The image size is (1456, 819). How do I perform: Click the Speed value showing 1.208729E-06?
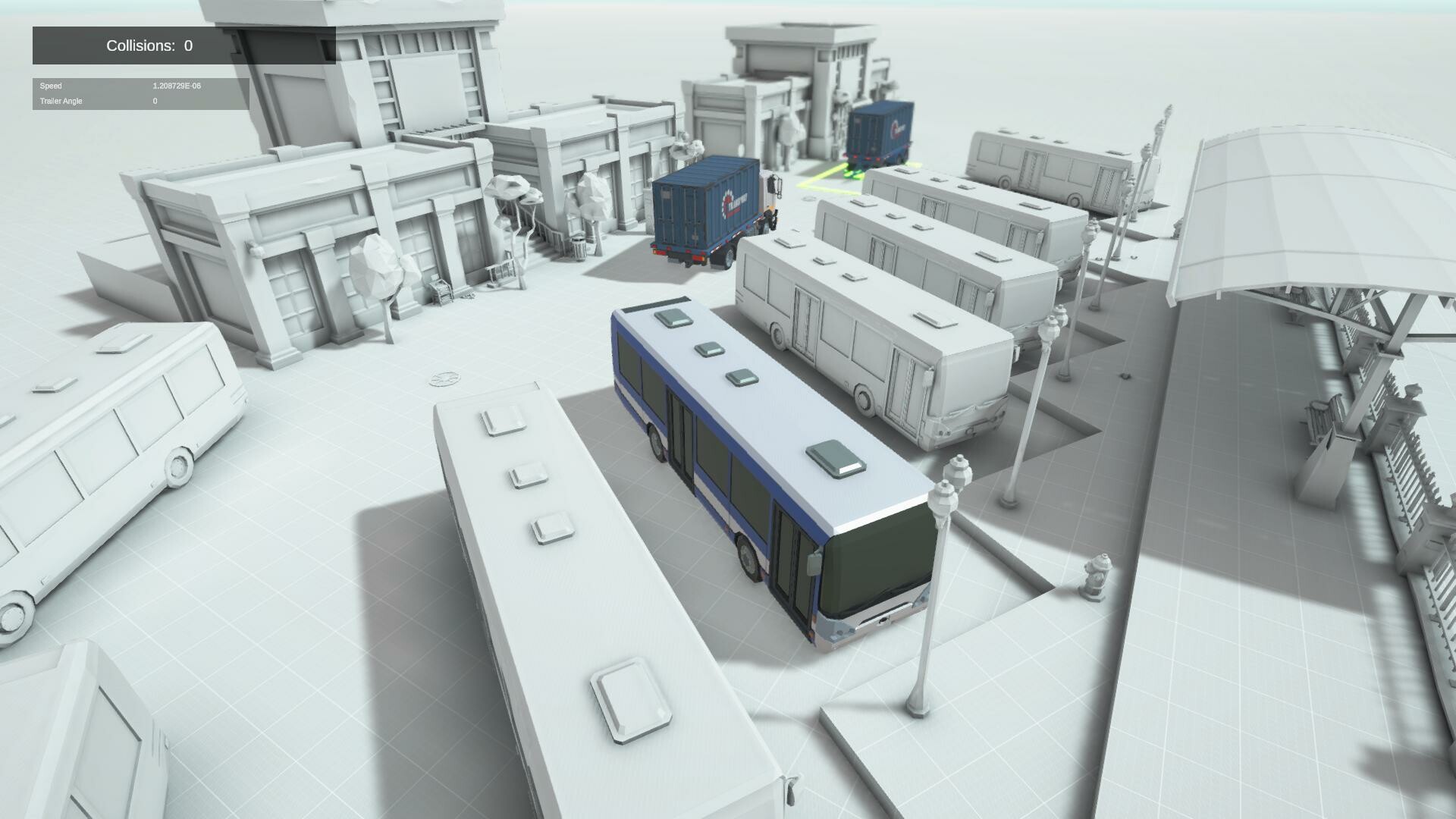click(x=174, y=86)
